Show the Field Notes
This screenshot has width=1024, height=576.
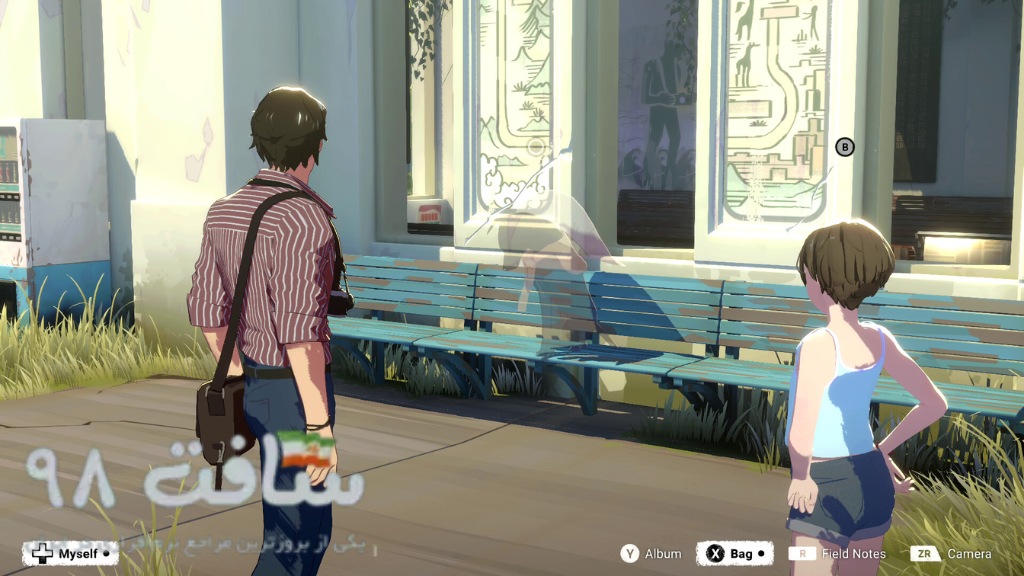tap(838, 553)
